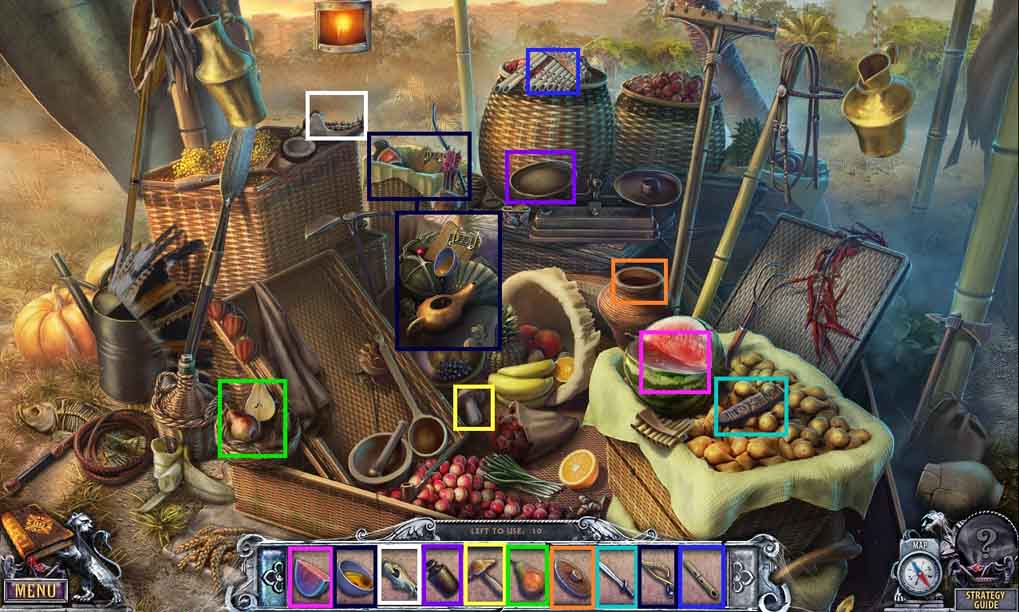Select the brown clay dish slot

[572, 576]
